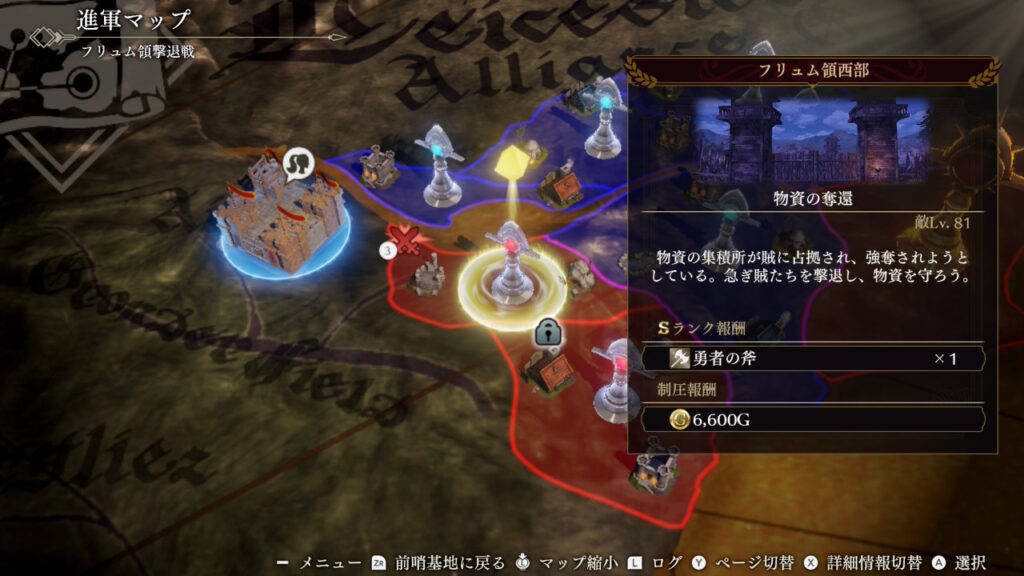Click the padlock locked-location icon
This screenshot has height=576, width=1024.
(547, 332)
